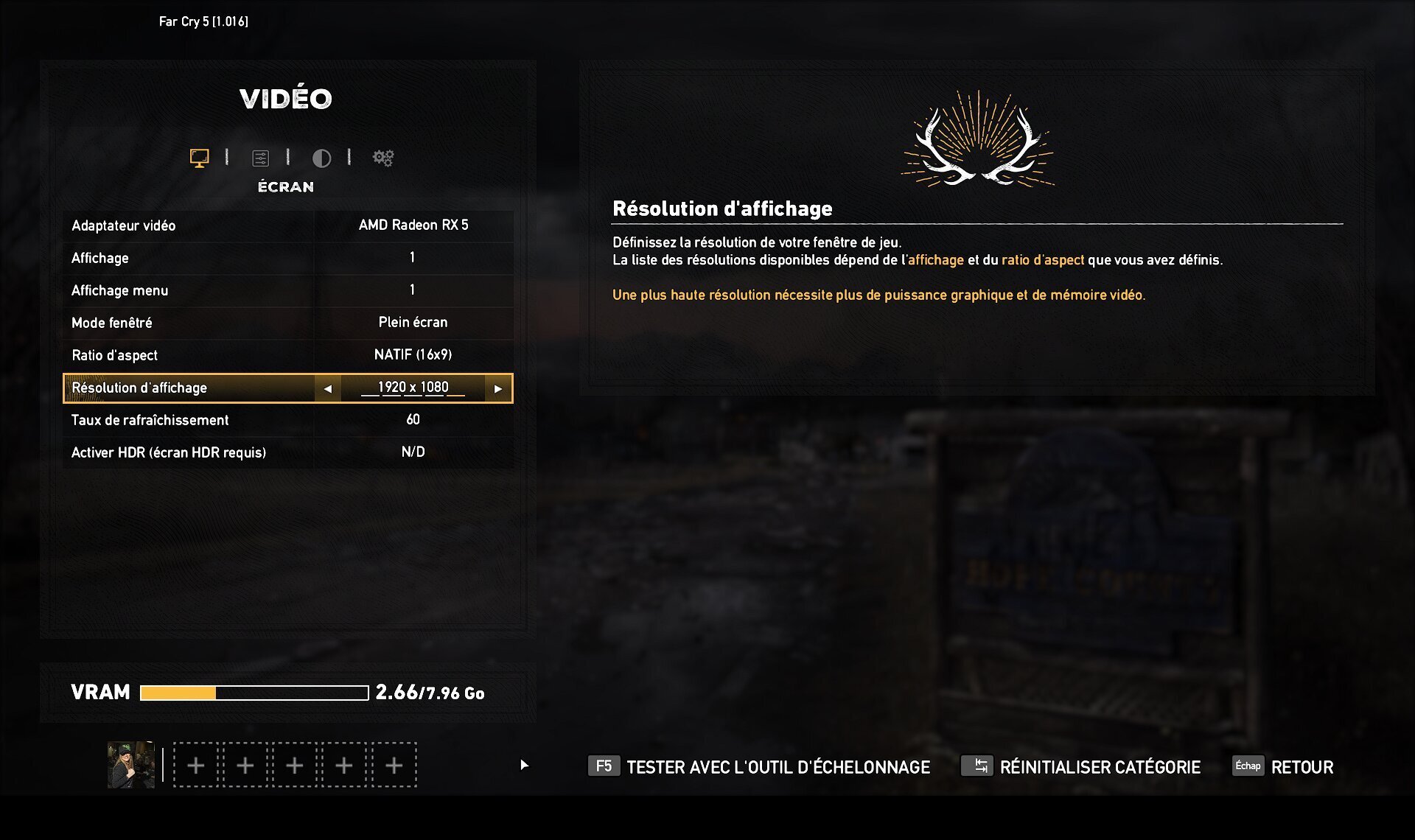Increase resolution with the right arrow
Image resolution: width=1415 pixels, height=840 pixels.
click(x=498, y=388)
